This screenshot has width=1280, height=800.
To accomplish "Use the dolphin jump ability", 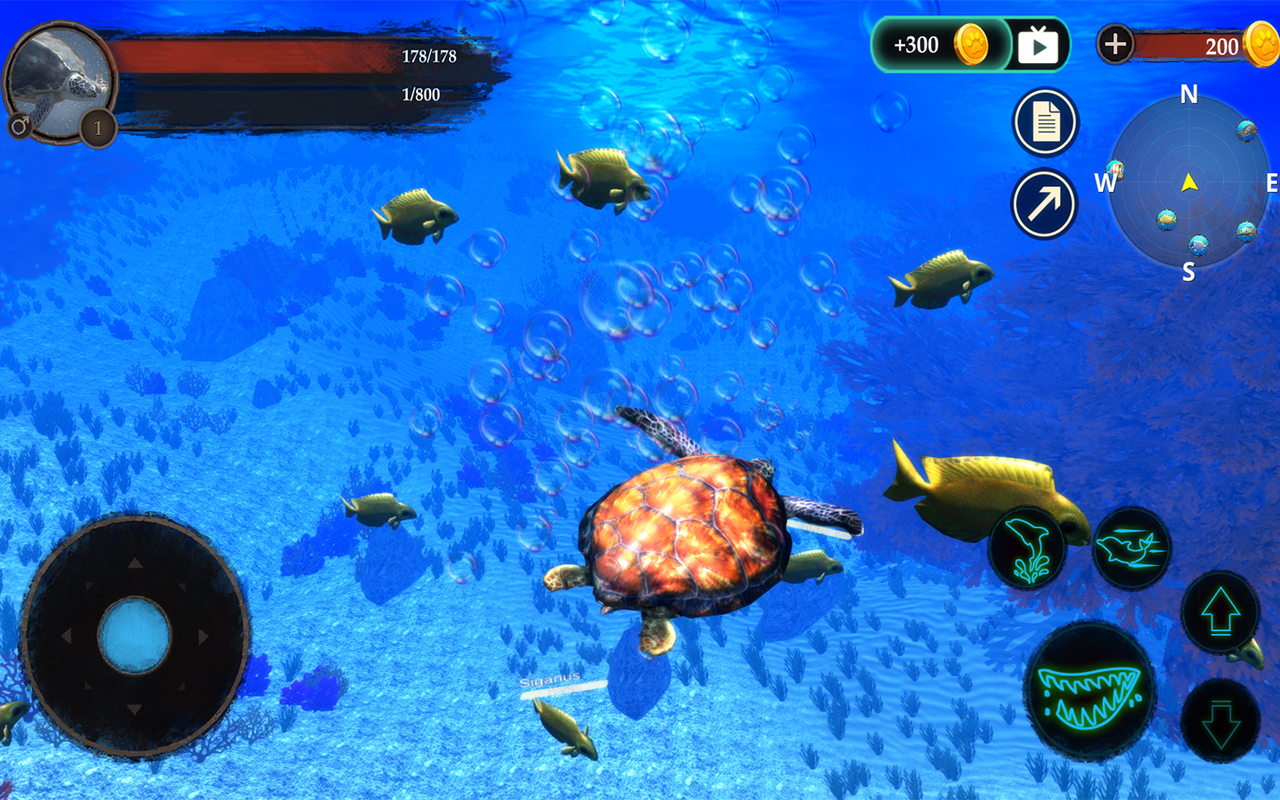I will (1027, 547).
